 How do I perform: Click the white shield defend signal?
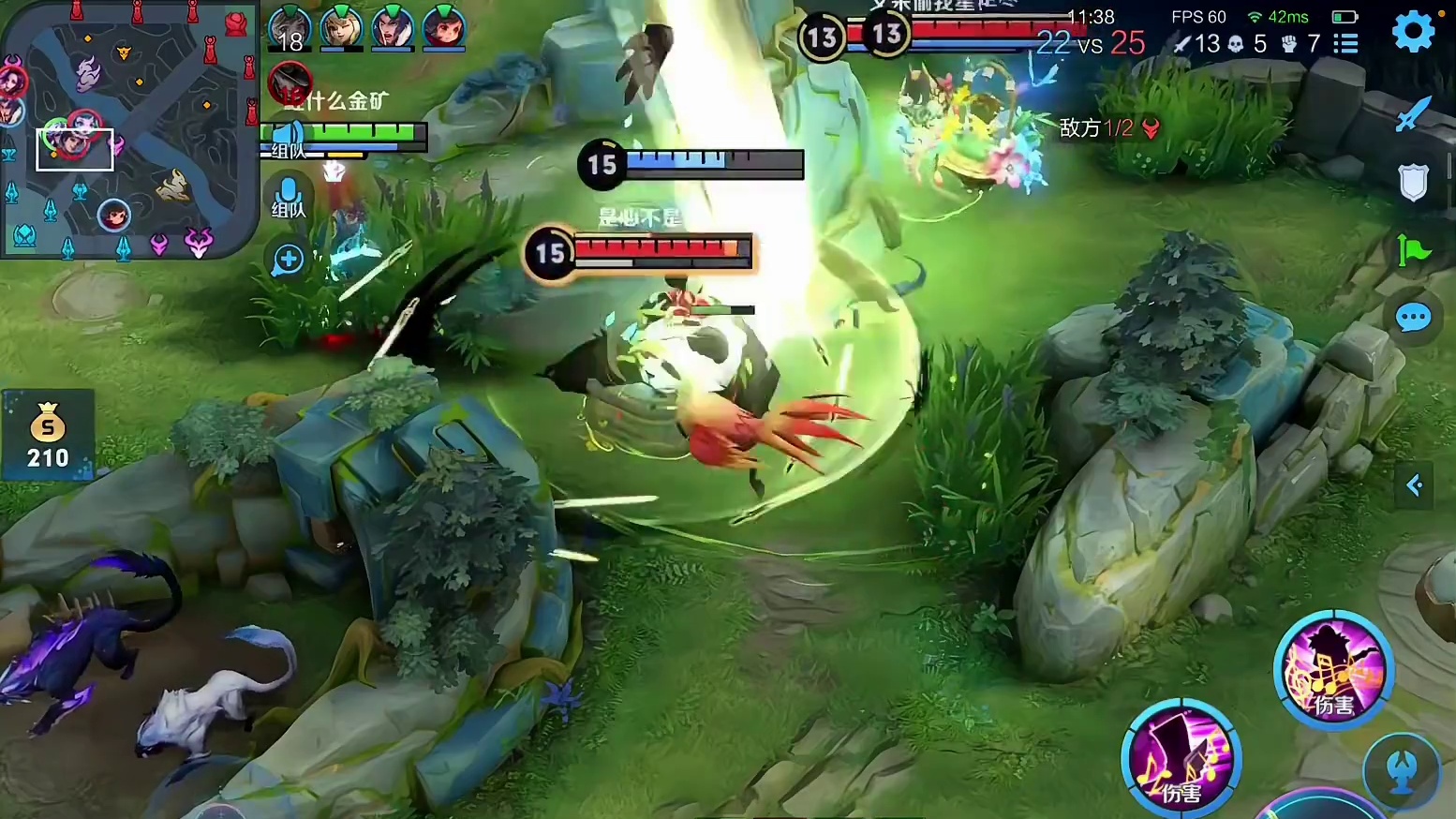tap(1413, 182)
